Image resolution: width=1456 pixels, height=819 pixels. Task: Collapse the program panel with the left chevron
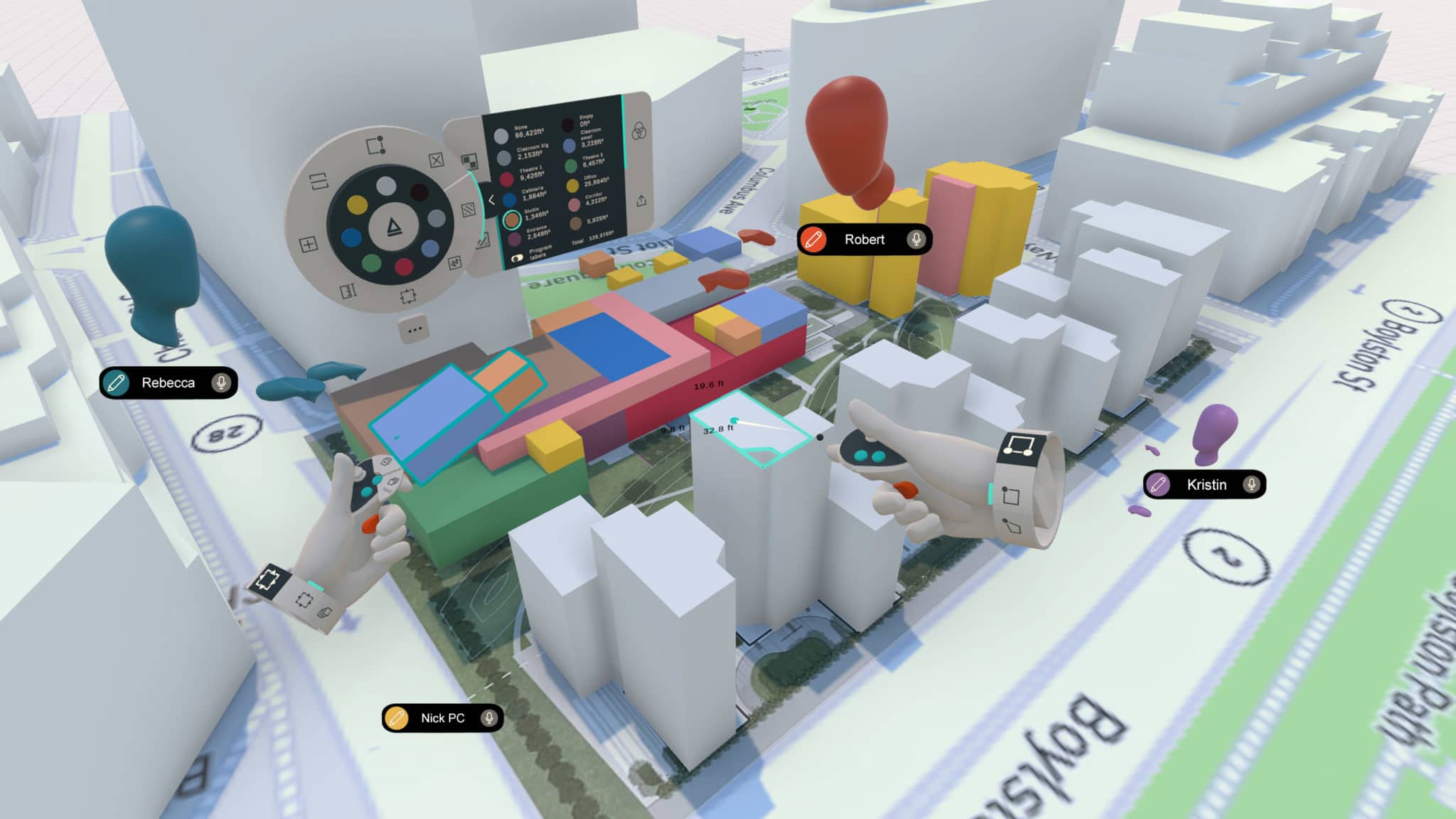pyautogui.click(x=492, y=200)
